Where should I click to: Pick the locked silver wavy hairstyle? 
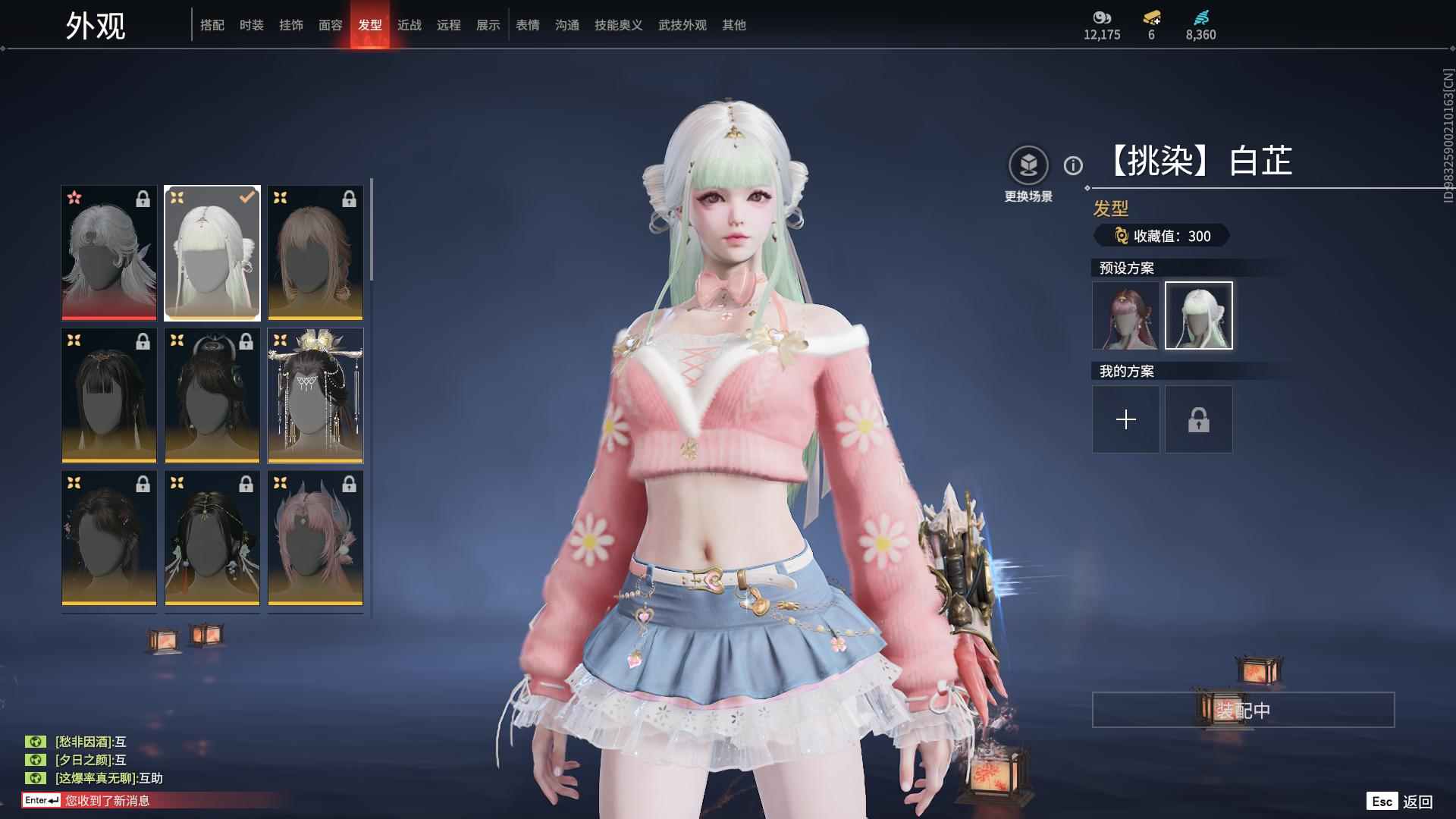point(109,253)
